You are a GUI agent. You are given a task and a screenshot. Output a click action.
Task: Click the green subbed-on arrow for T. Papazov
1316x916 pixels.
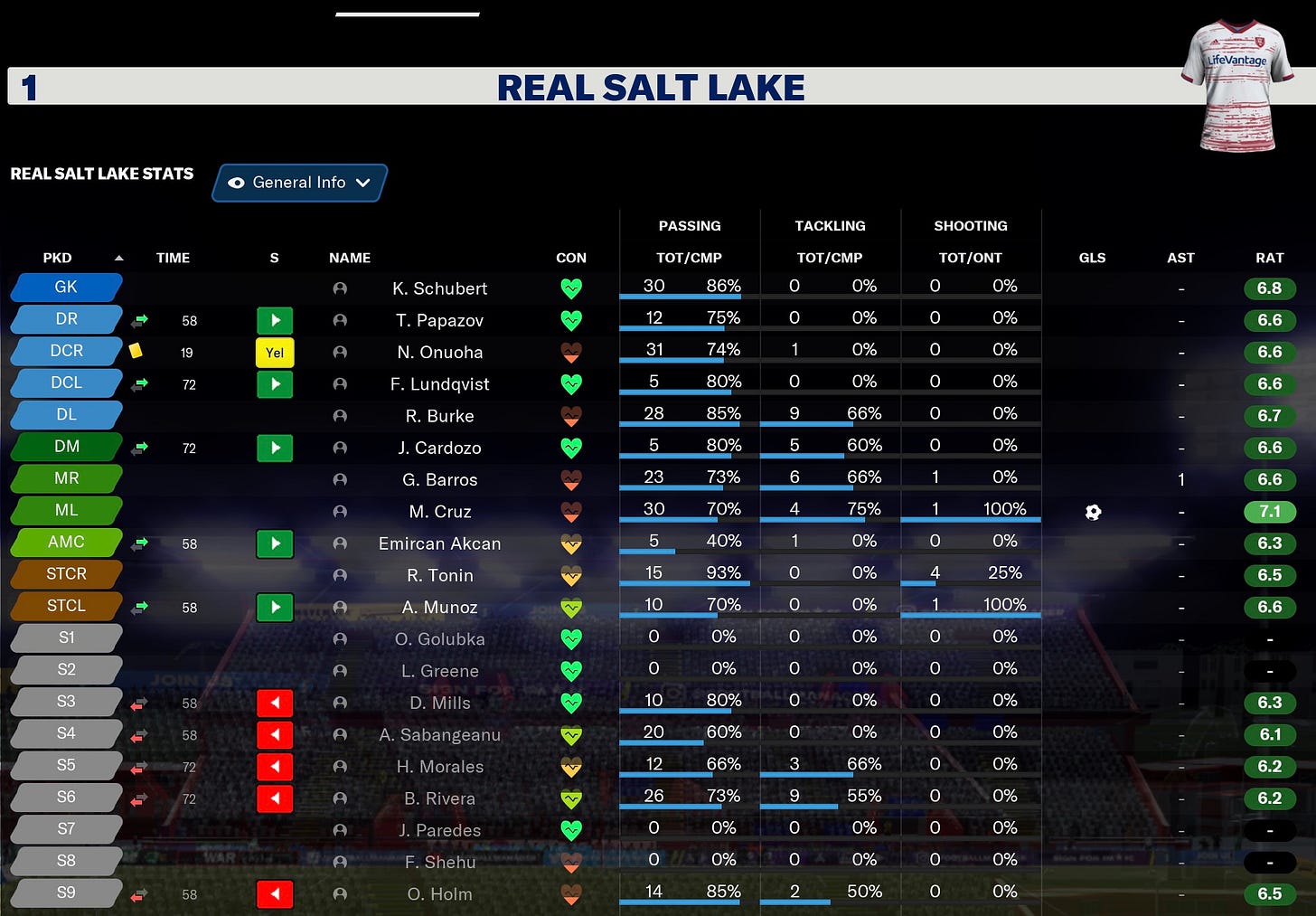[x=275, y=320]
